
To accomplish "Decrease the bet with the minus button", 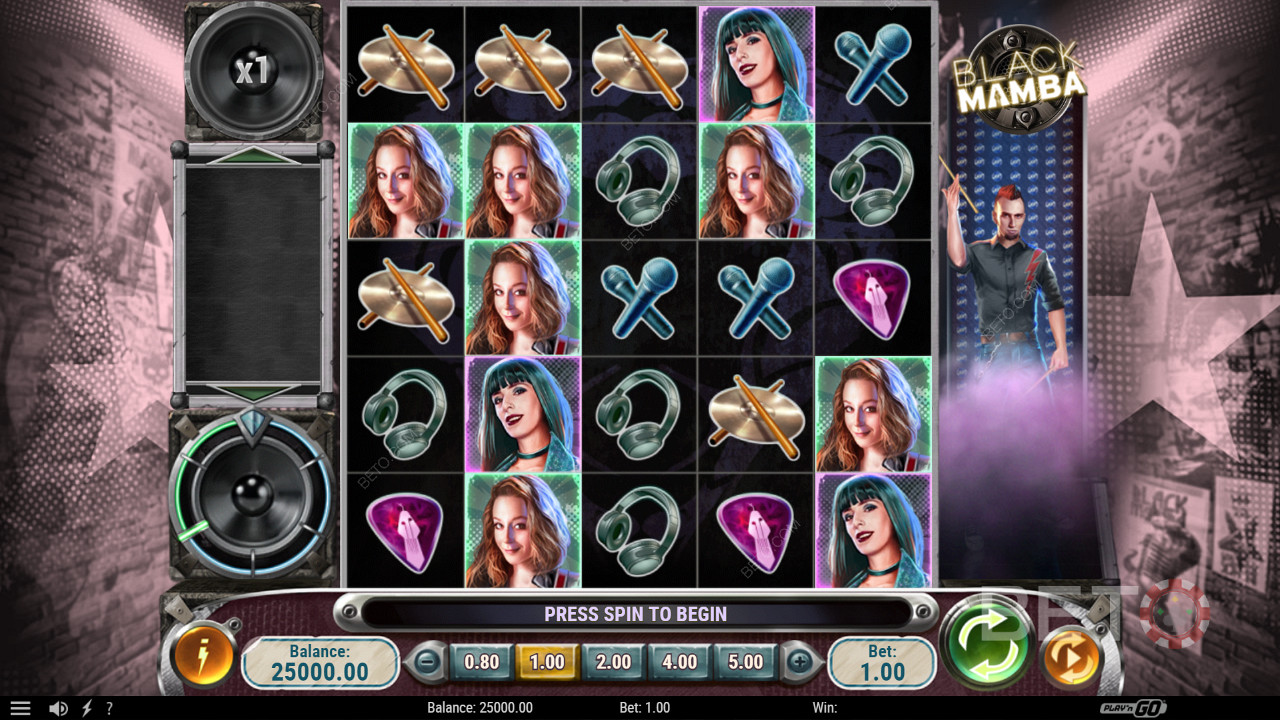I will [x=427, y=661].
